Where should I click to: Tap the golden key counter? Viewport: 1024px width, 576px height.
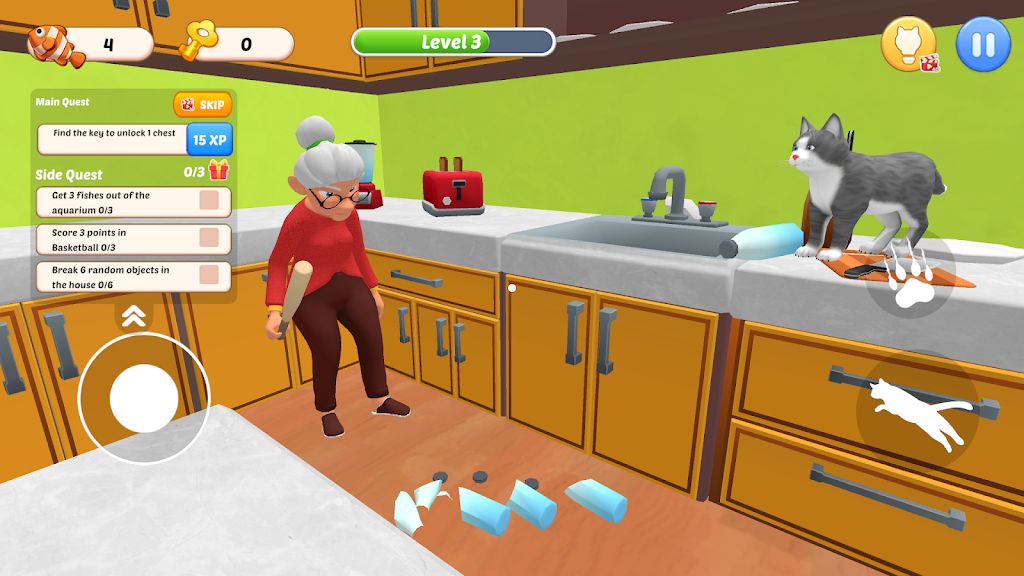[x=236, y=44]
